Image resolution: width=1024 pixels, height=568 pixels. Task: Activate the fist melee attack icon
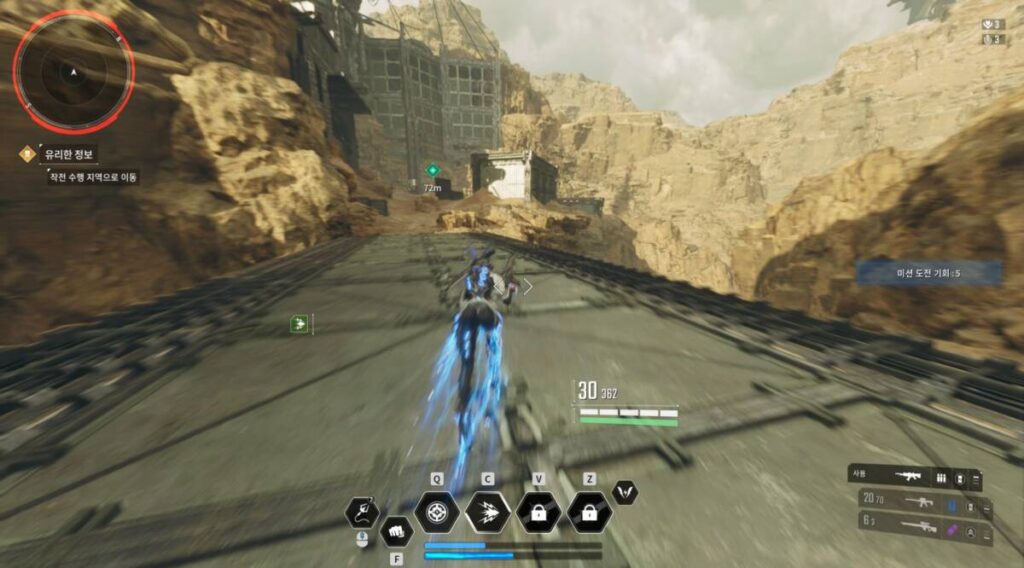tap(396, 531)
